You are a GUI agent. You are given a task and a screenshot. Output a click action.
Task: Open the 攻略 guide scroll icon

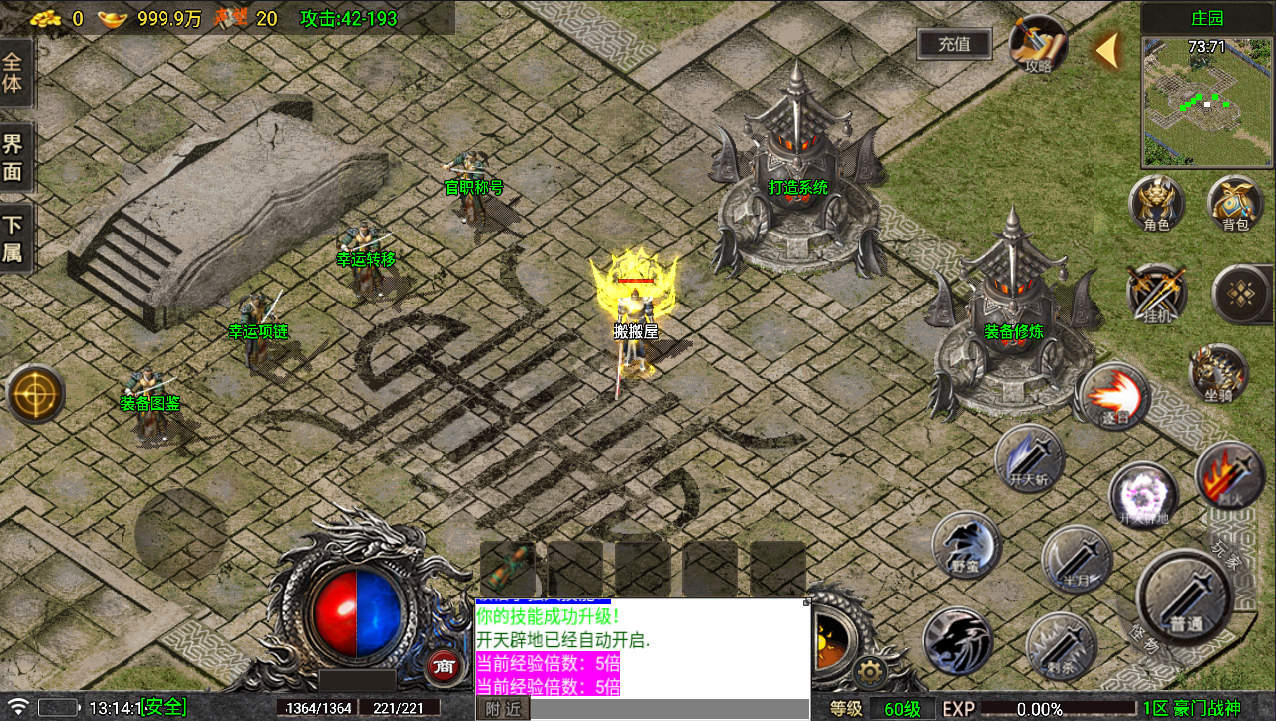tap(1037, 45)
